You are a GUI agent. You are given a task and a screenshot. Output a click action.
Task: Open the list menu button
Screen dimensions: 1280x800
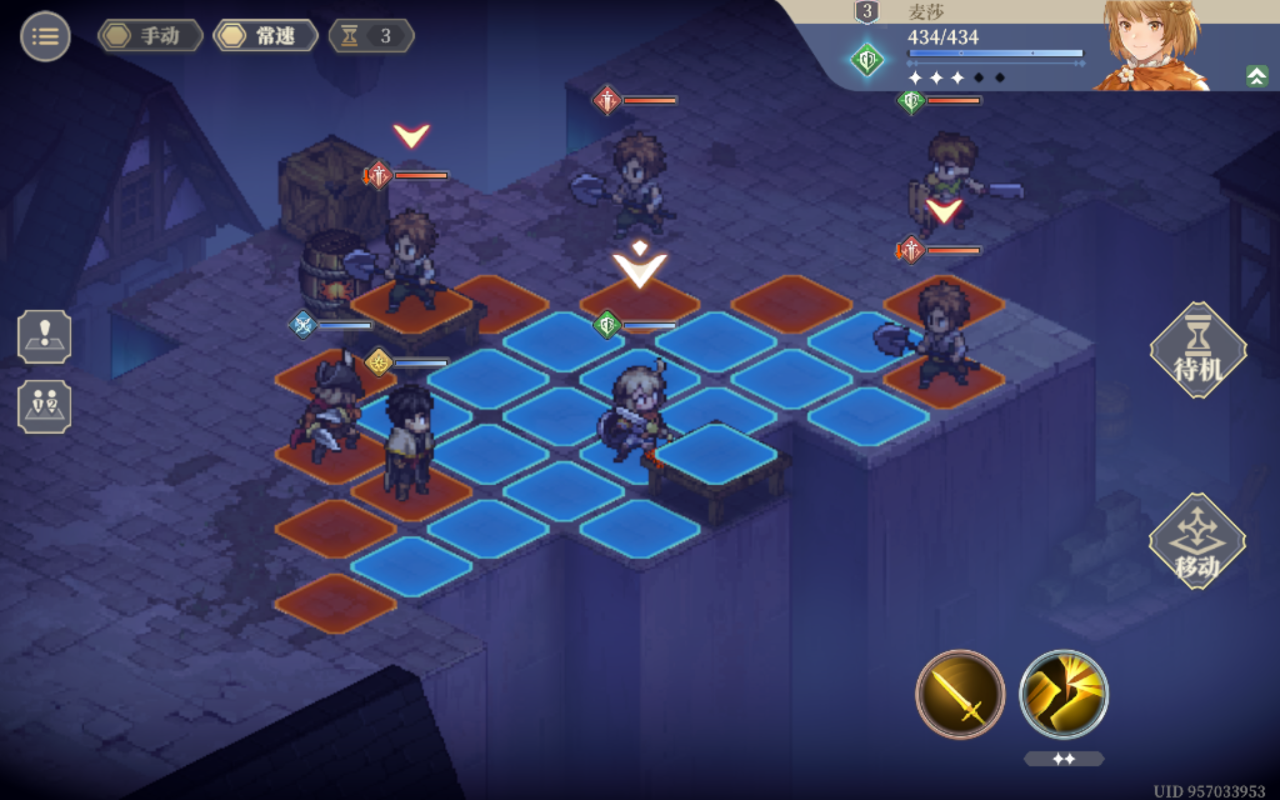(x=45, y=37)
